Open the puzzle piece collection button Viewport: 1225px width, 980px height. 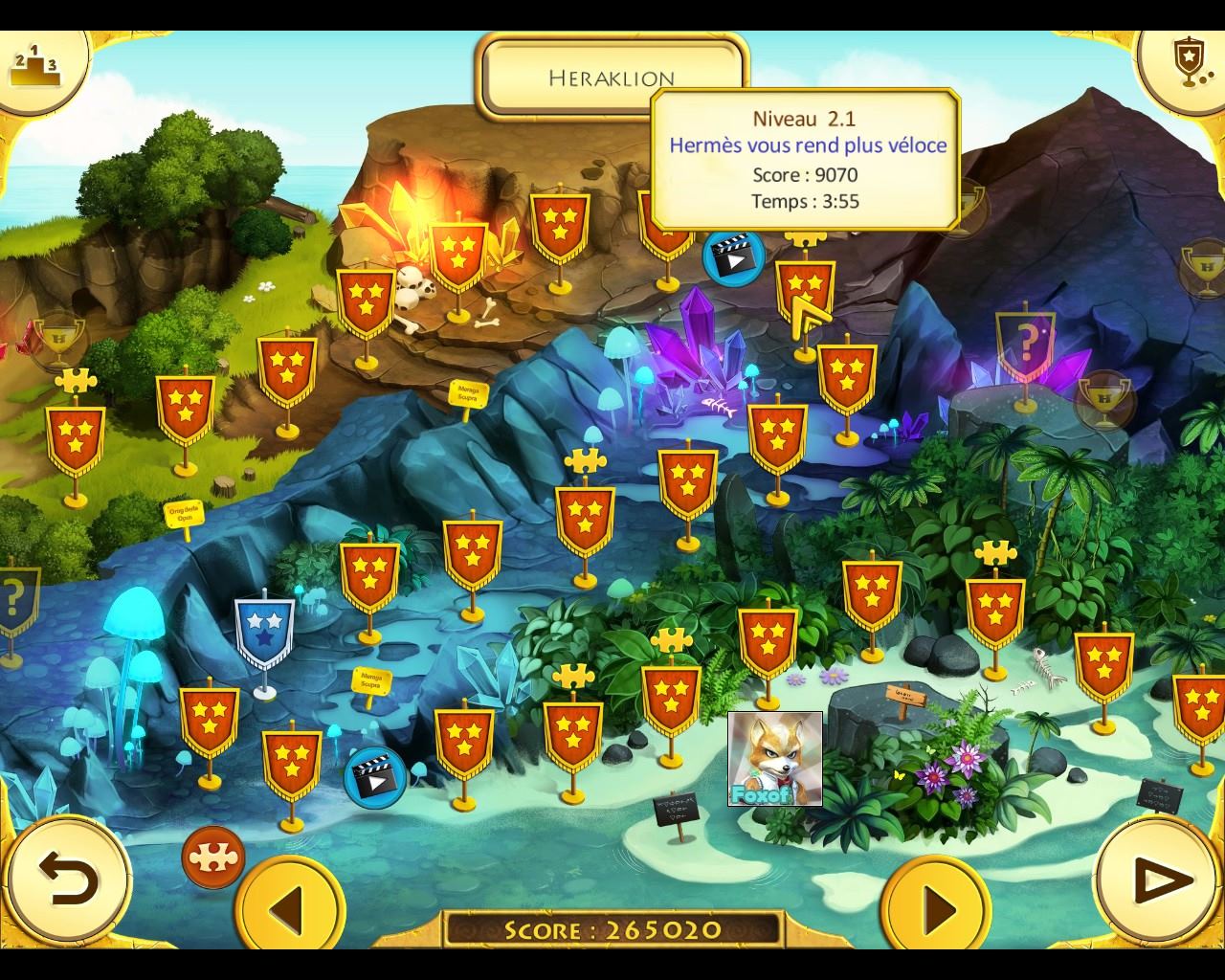coord(213,857)
